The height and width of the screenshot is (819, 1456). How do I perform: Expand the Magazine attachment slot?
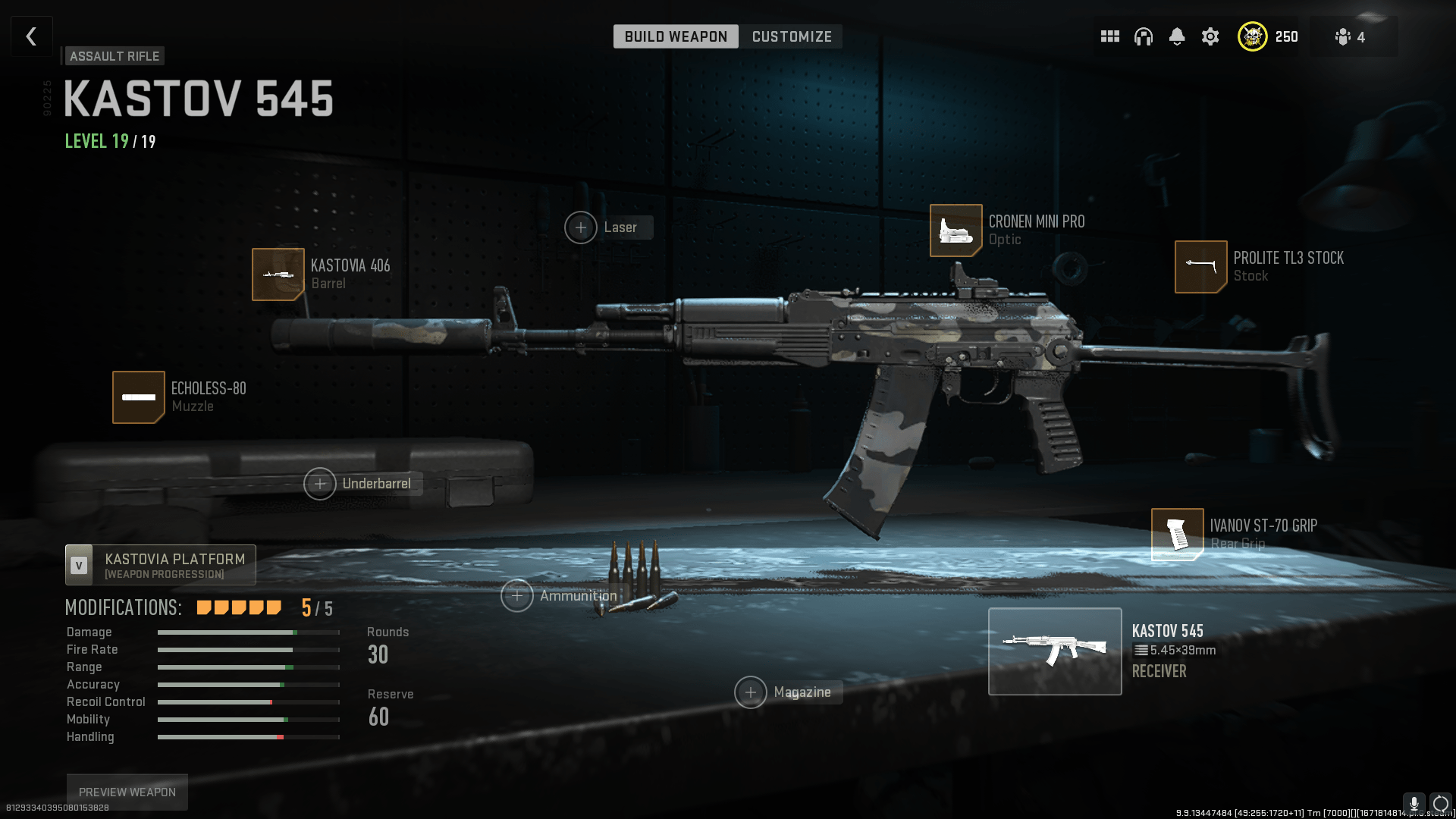point(751,692)
